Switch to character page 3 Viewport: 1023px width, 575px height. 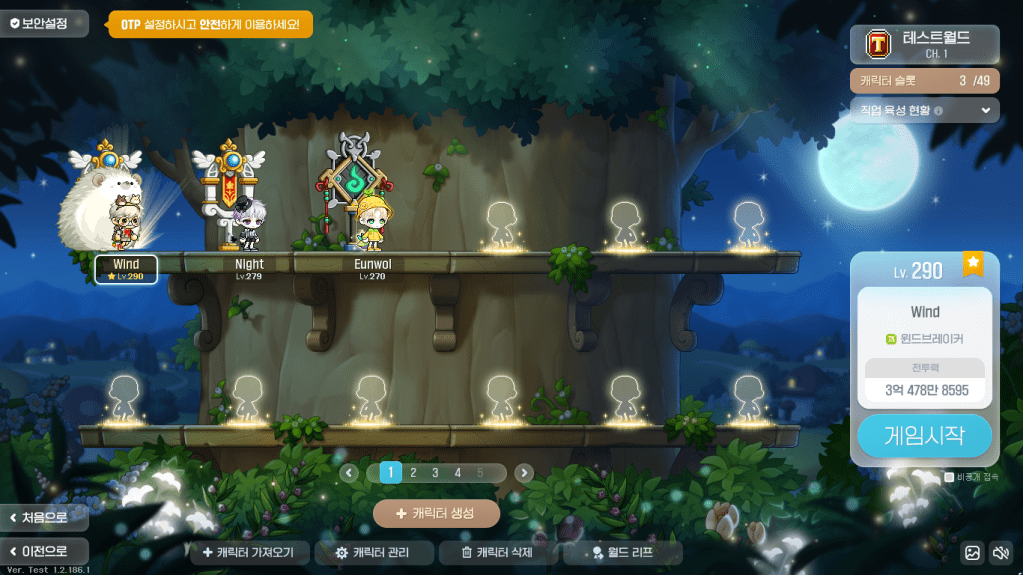coord(435,473)
